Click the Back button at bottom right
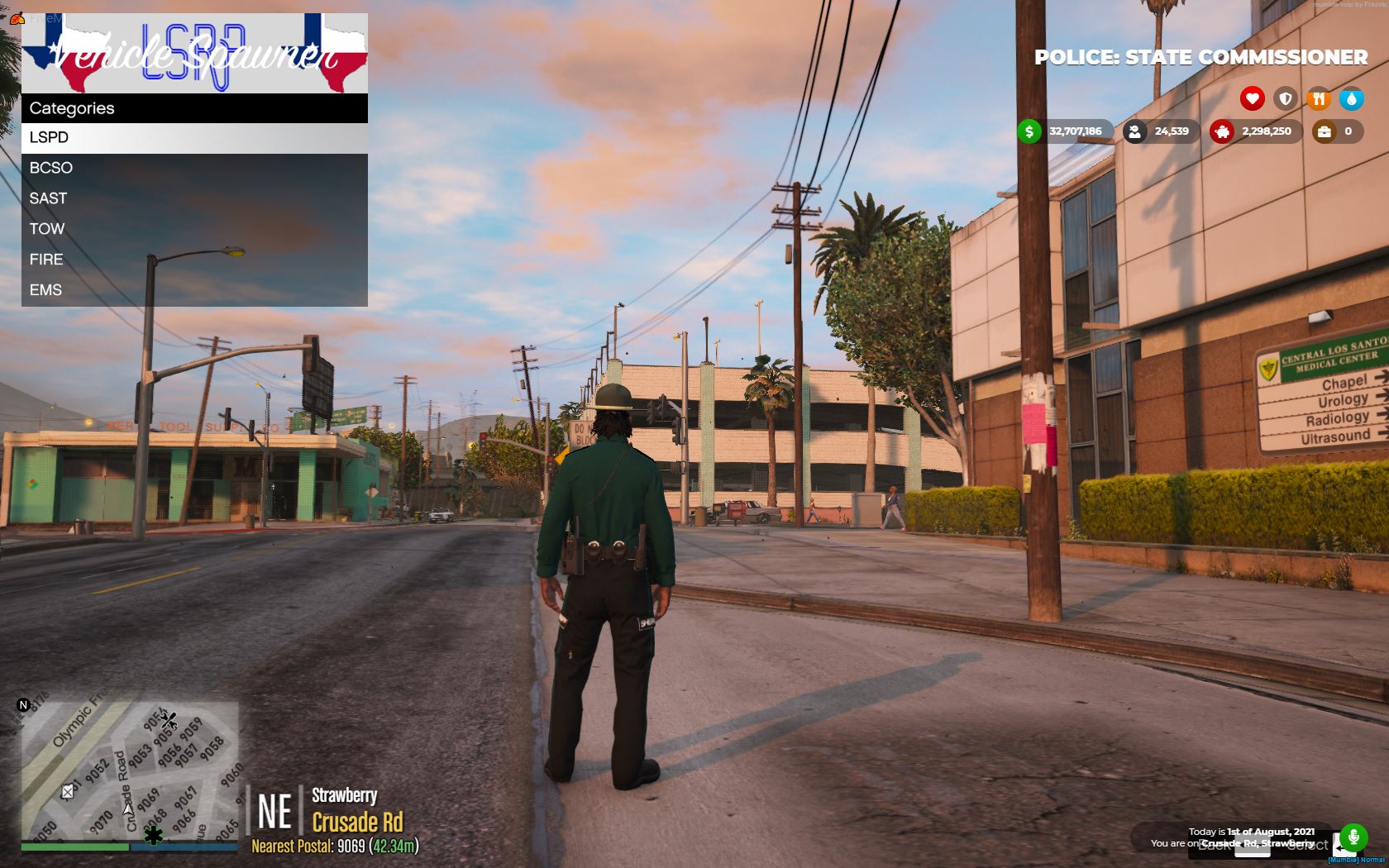This screenshot has width=1389, height=868. (1214, 847)
